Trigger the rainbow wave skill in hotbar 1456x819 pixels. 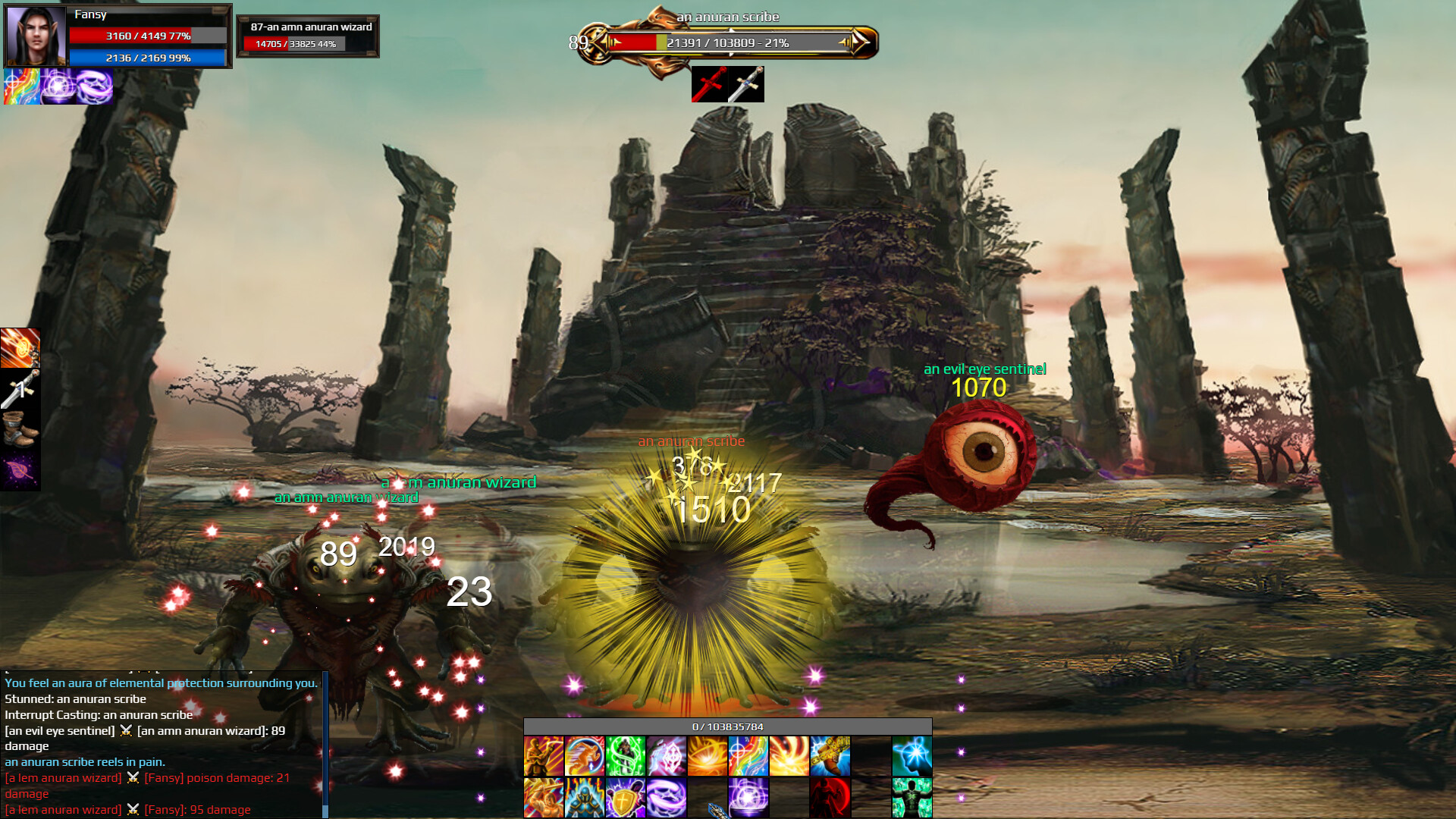748,756
